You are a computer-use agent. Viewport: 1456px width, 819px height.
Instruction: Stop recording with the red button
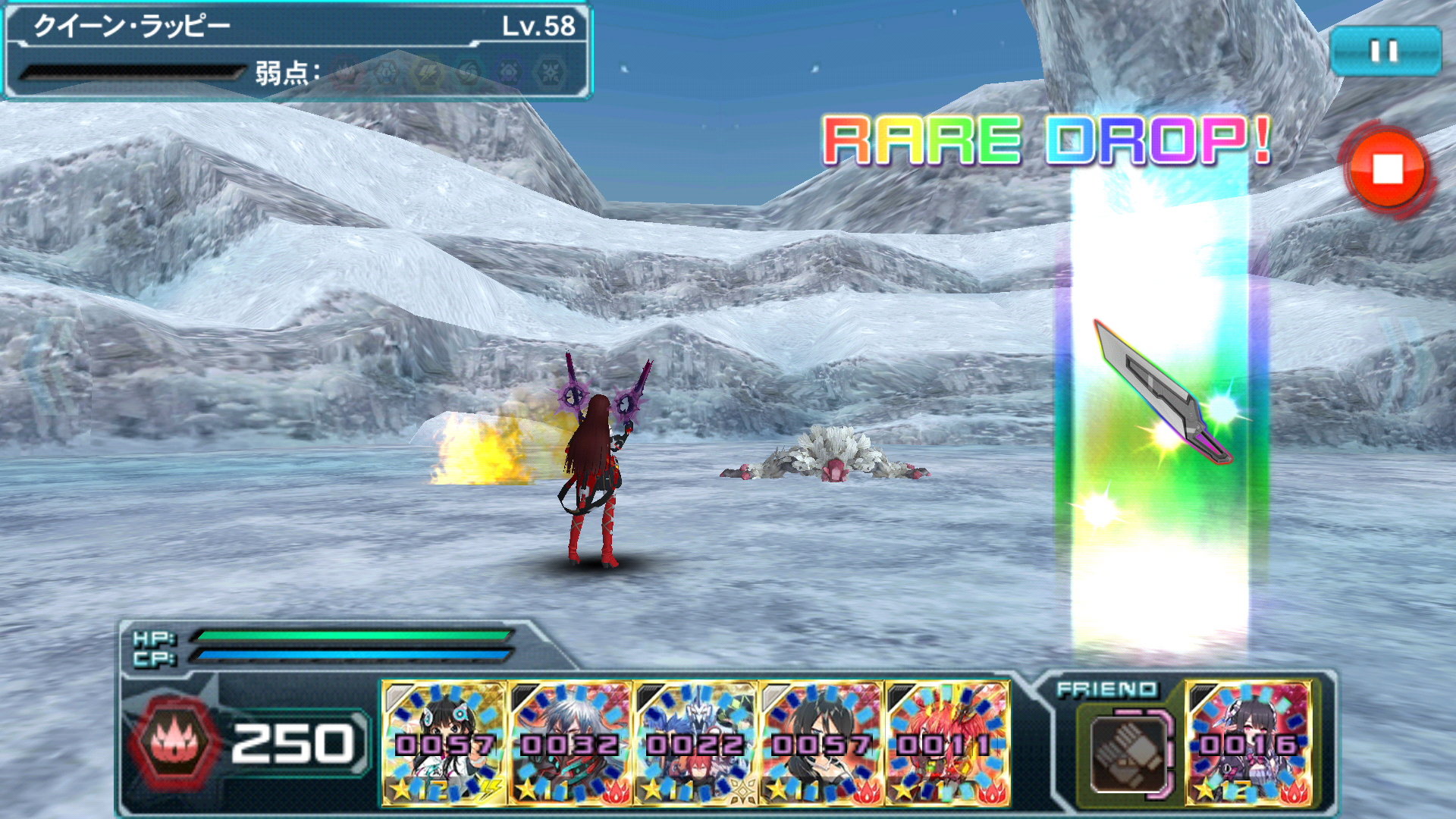(x=1387, y=170)
